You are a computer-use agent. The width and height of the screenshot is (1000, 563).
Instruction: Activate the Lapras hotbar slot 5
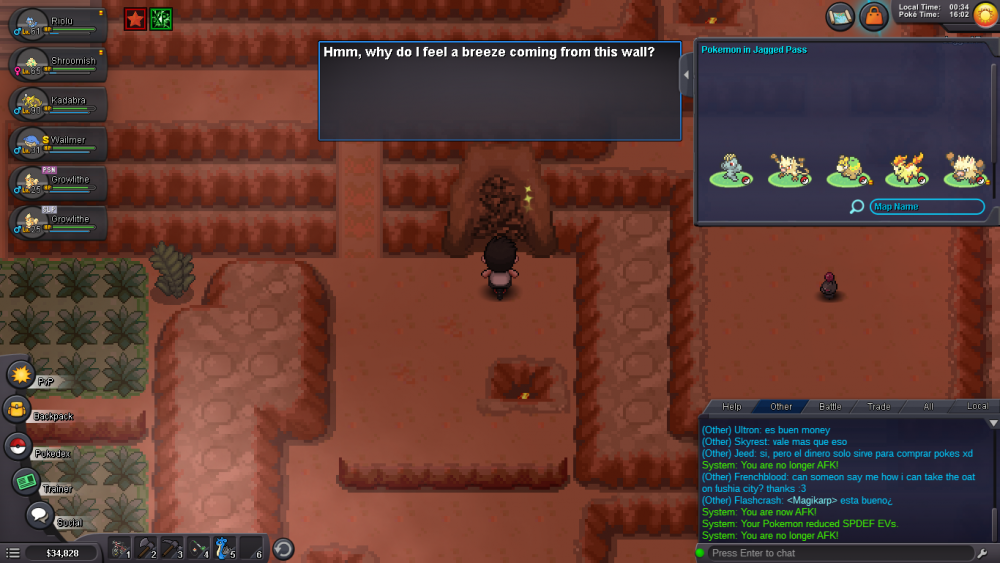(224, 548)
